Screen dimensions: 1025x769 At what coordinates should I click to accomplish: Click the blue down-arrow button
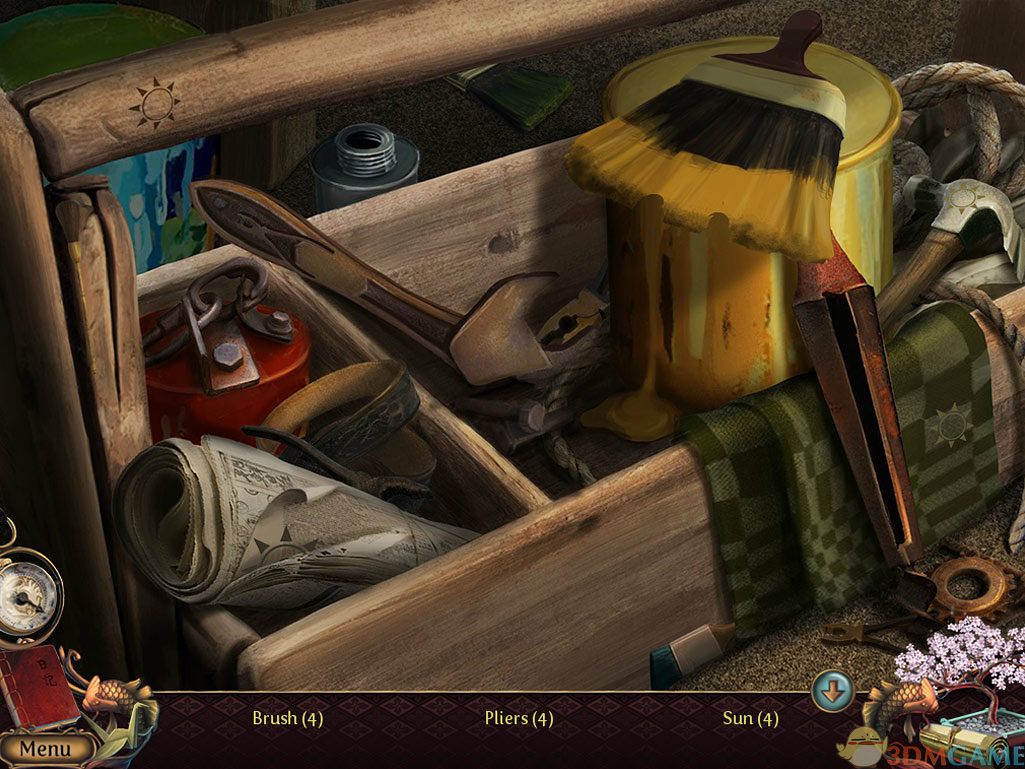(831, 691)
